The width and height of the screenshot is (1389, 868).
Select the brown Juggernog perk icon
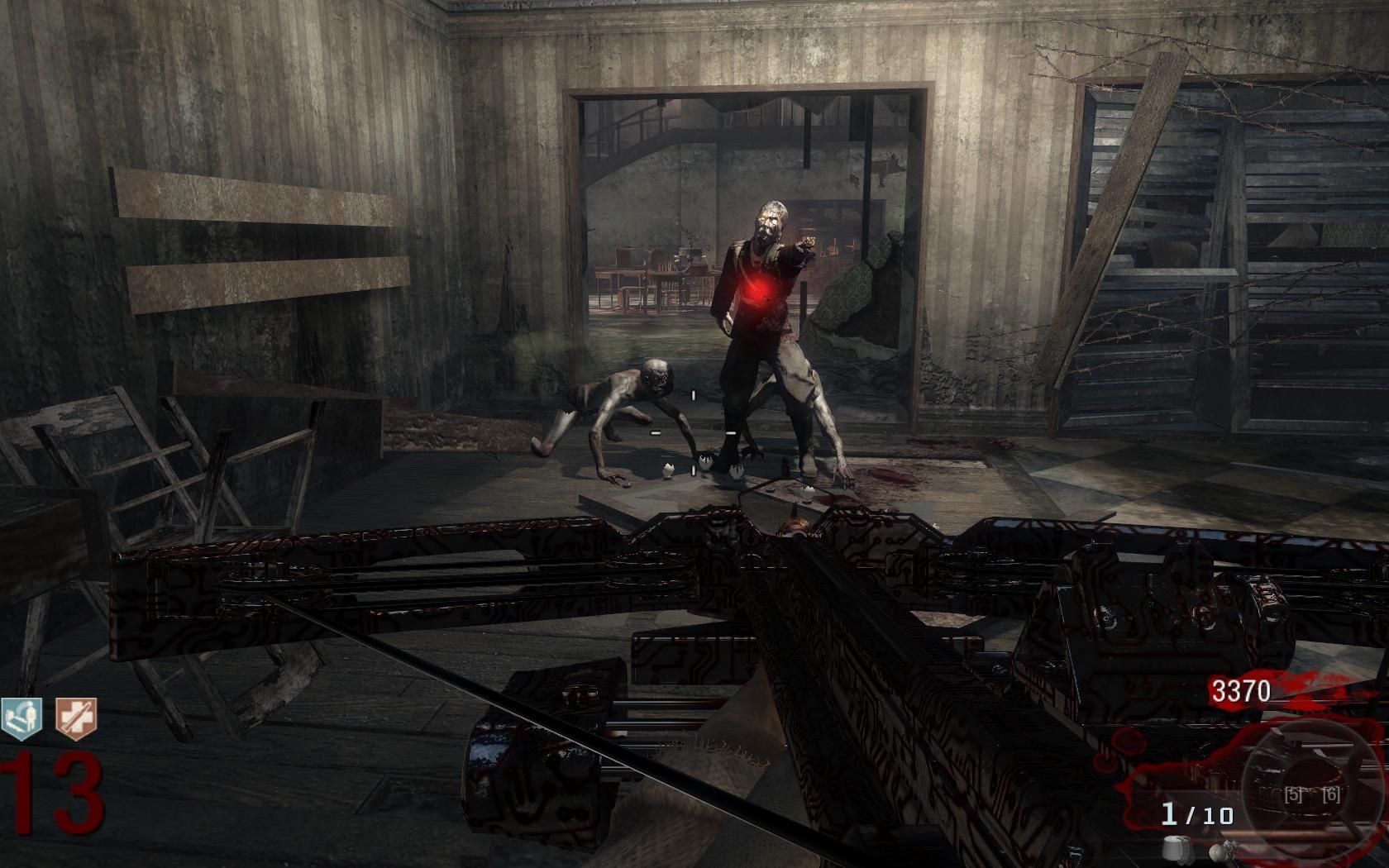(76, 718)
